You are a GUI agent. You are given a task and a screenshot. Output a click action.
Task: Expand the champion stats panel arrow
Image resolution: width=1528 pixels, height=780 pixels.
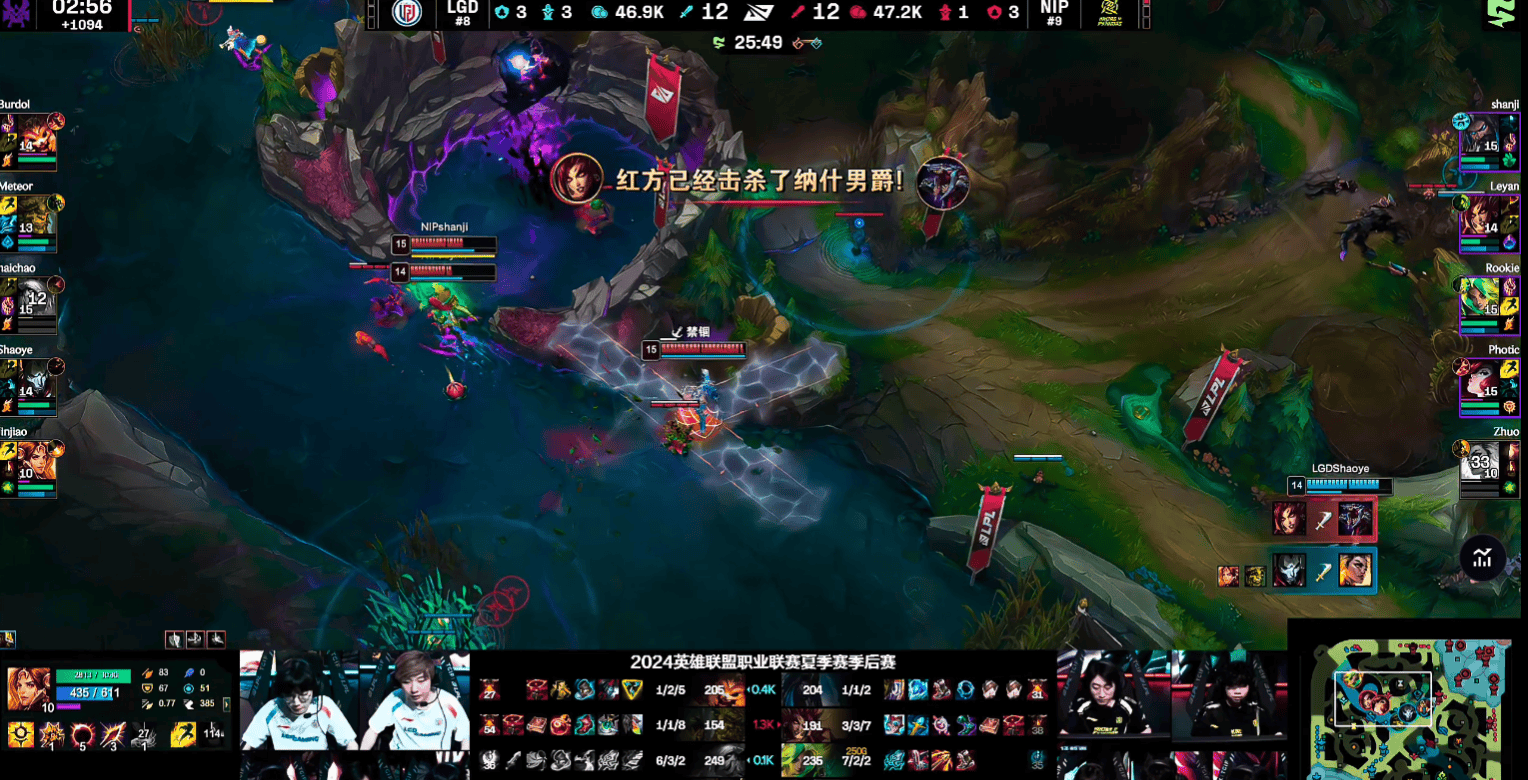click(x=227, y=704)
